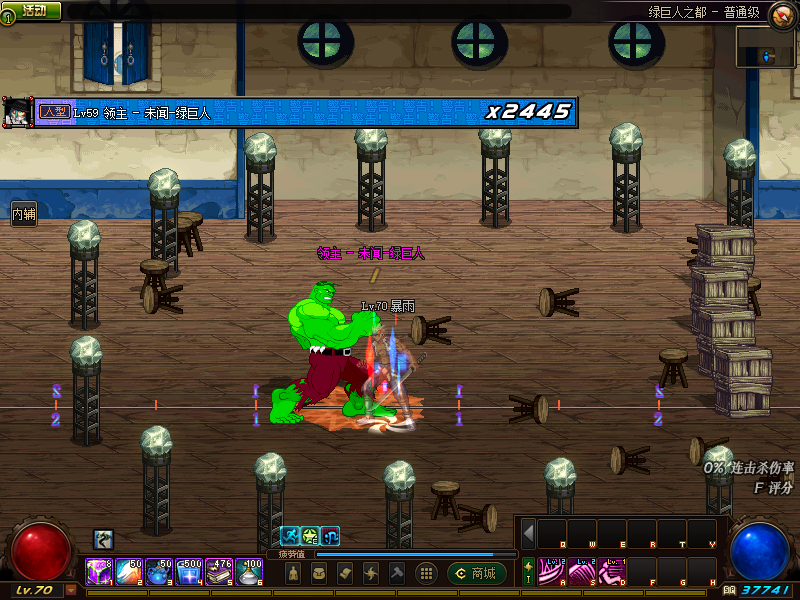Use the blue potion pot in slot 3
The height and width of the screenshot is (600, 800).
pyautogui.click(x=158, y=571)
